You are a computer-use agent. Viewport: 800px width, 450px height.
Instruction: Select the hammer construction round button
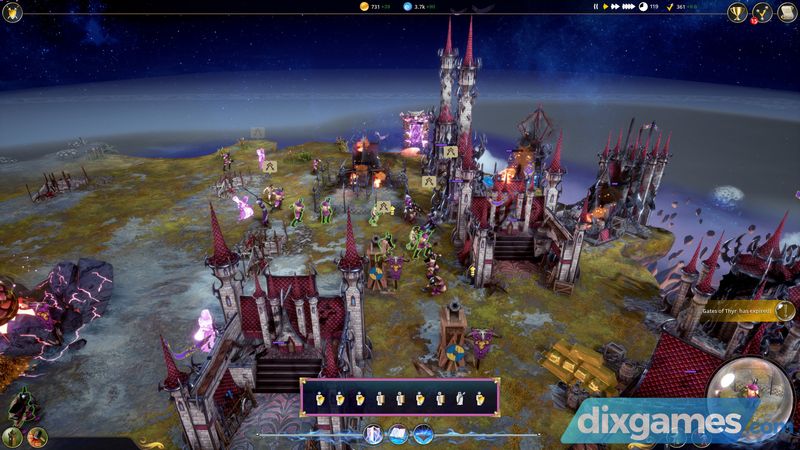(37, 436)
